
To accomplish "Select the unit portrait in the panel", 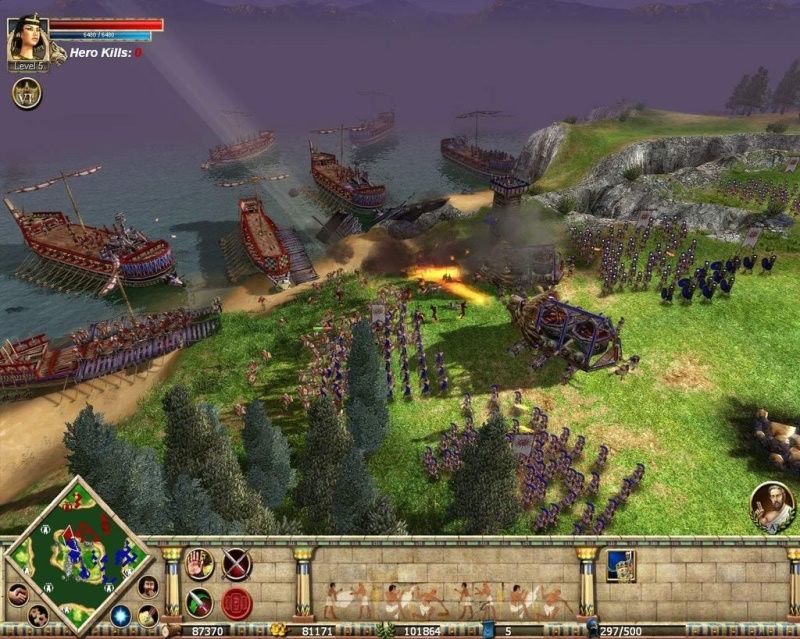I will 620,565.
